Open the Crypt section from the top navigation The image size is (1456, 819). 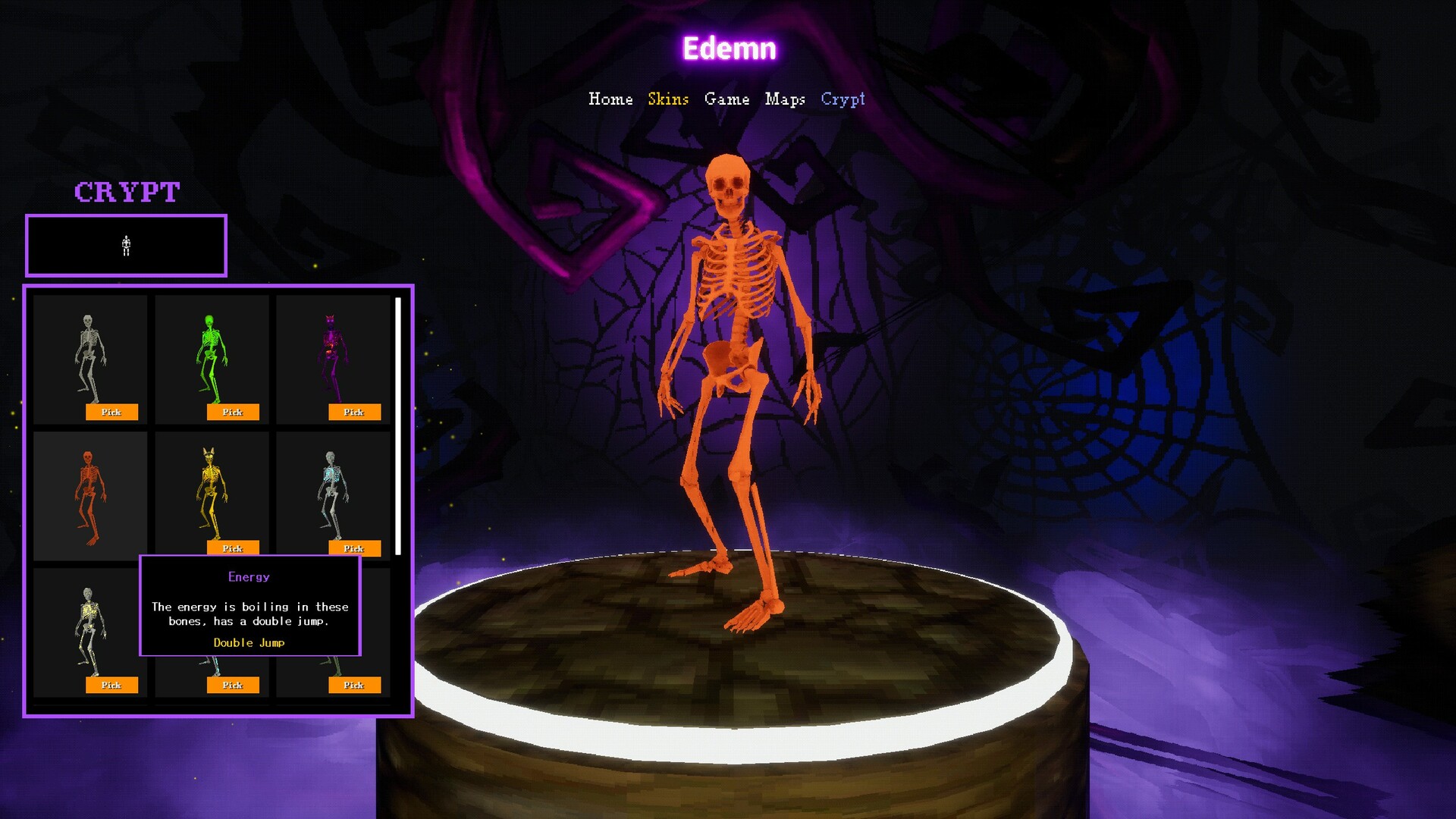coord(843,99)
